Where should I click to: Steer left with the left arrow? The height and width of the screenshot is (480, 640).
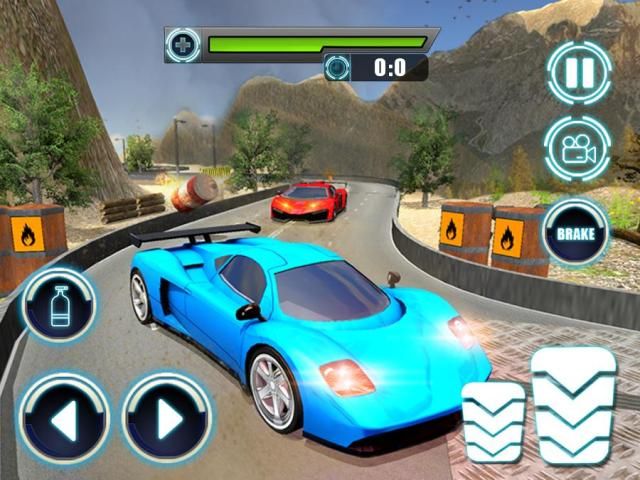click(x=62, y=418)
